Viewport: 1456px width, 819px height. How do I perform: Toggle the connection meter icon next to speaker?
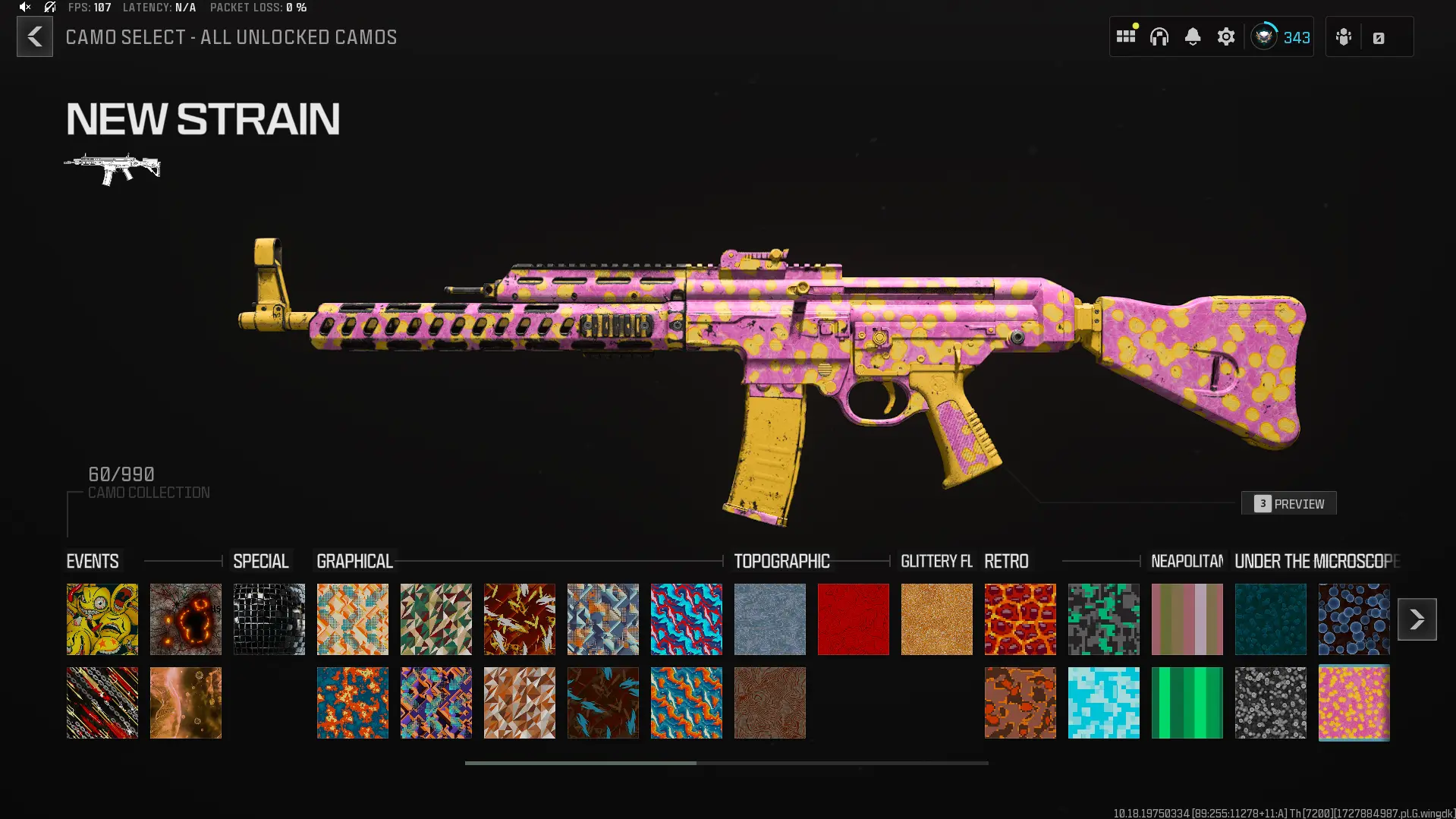49,8
